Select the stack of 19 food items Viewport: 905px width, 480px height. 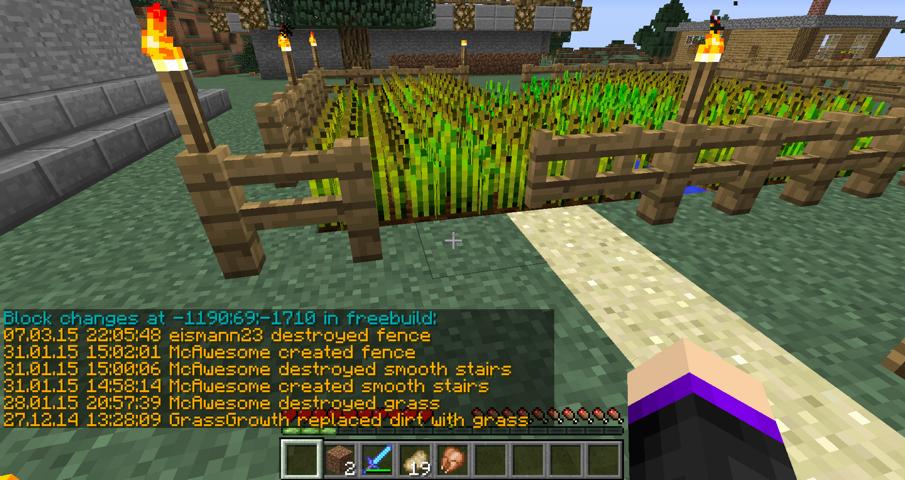[x=413, y=459]
